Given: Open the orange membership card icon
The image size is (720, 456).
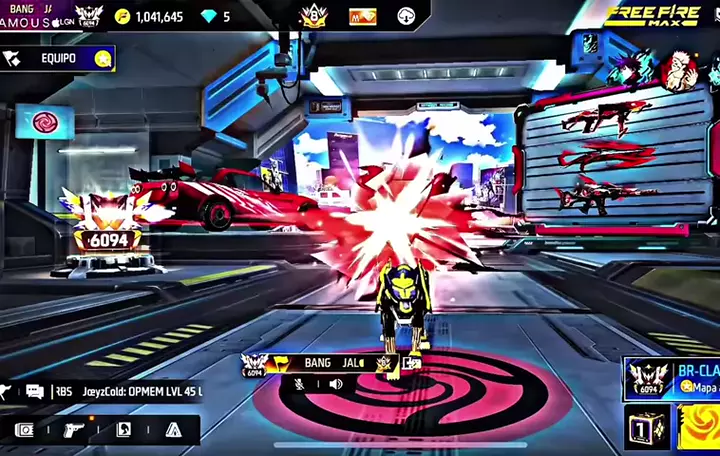Looking at the screenshot, I should point(362,17).
